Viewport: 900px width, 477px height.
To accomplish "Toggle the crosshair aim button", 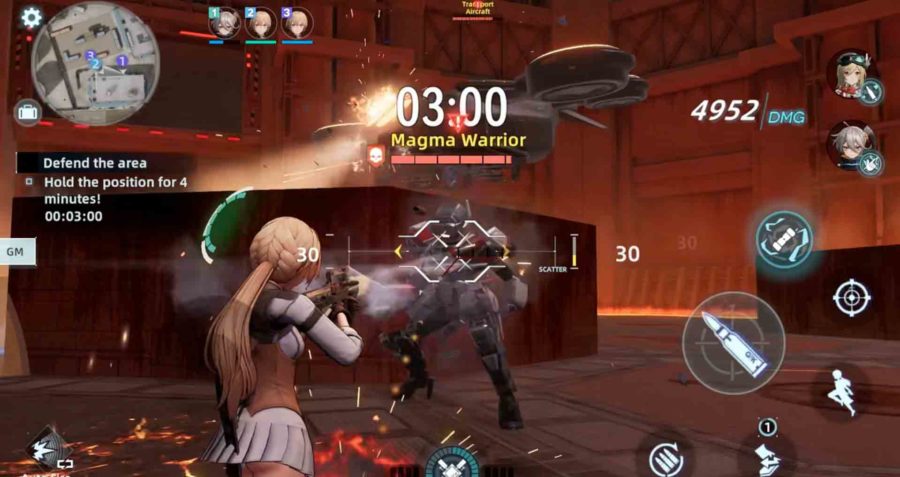I will (x=851, y=297).
